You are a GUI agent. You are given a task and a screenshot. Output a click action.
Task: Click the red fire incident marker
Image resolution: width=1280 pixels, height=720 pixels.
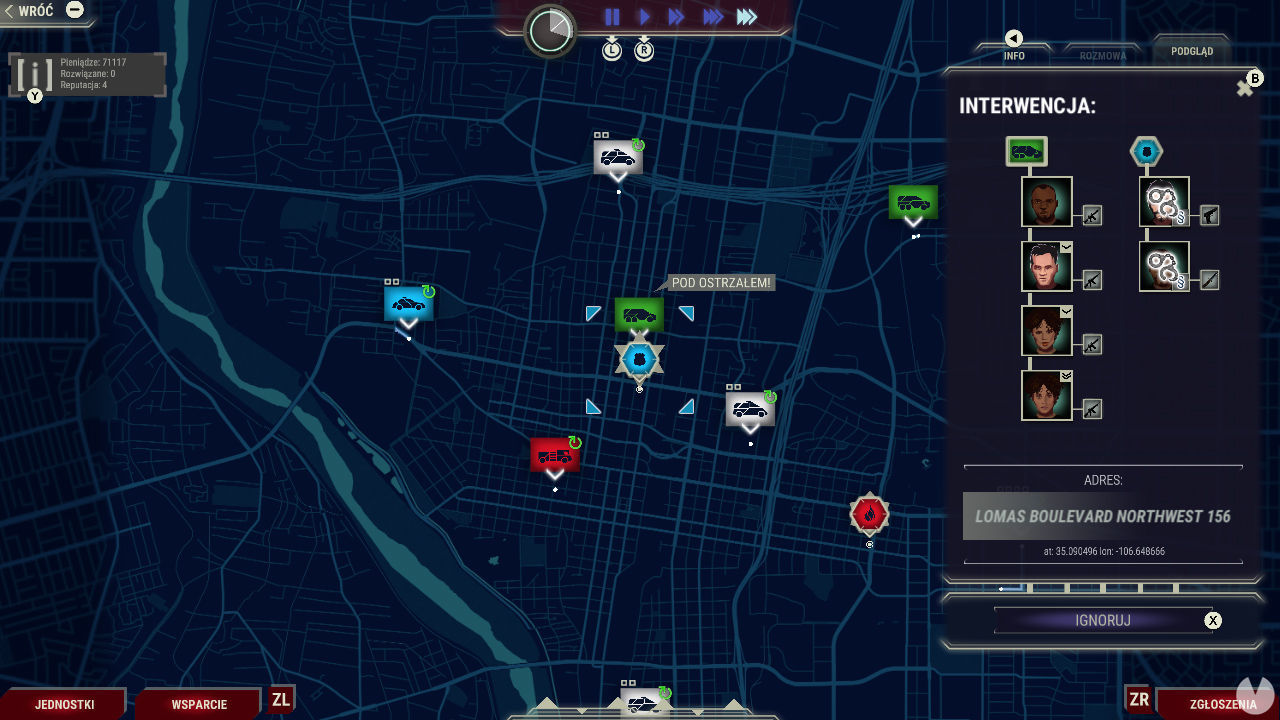coord(868,513)
